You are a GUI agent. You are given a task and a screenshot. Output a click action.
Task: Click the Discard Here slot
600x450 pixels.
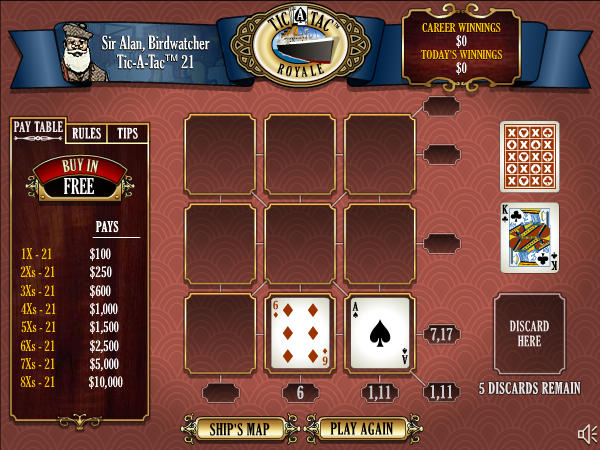pyautogui.click(x=529, y=334)
